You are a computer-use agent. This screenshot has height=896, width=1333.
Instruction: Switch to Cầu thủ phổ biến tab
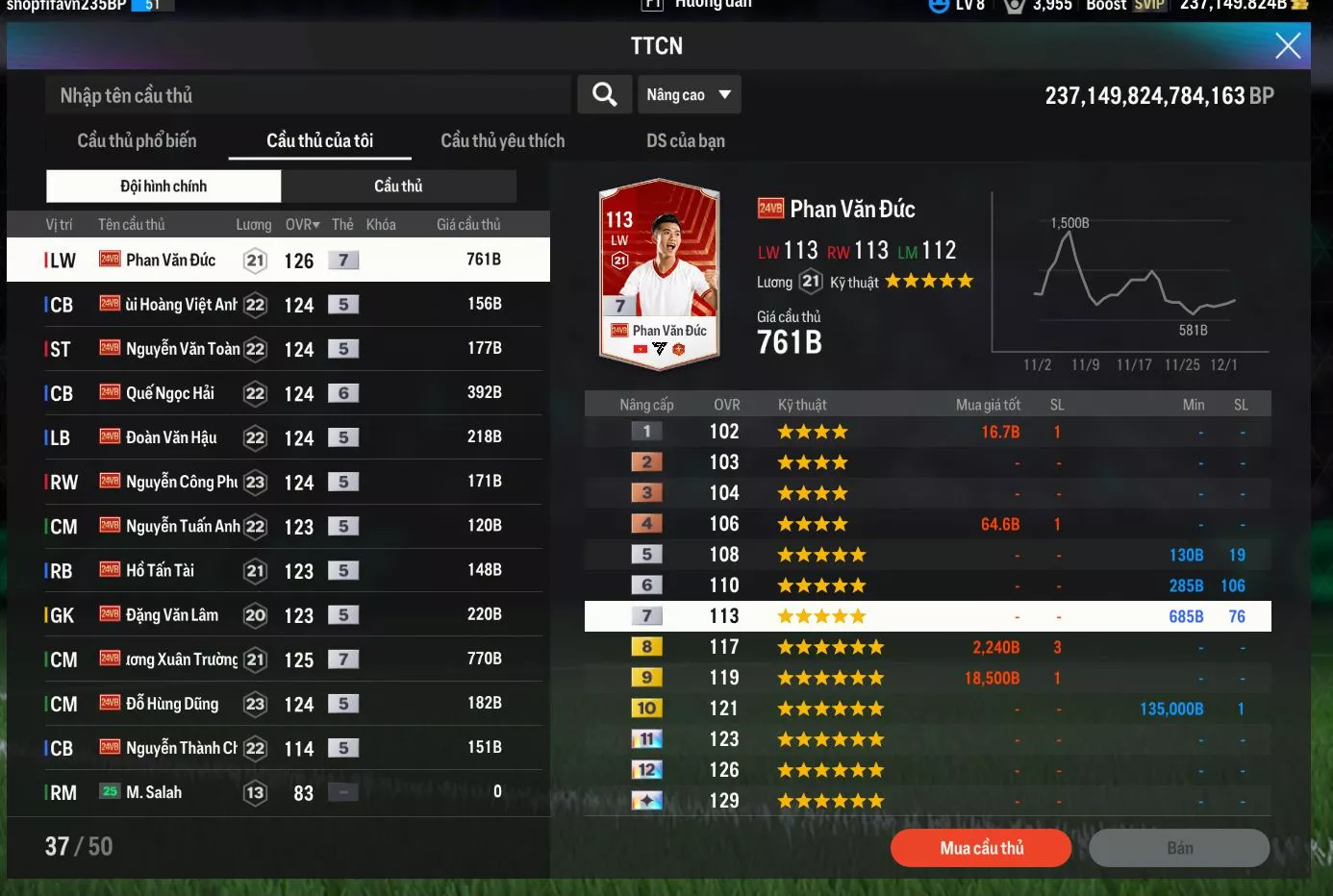pyautogui.click(x=137, y=140)
